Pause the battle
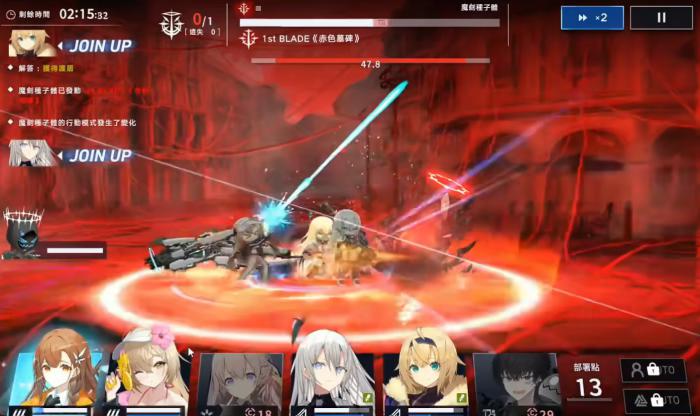700x416 pixels. (661, 18)
